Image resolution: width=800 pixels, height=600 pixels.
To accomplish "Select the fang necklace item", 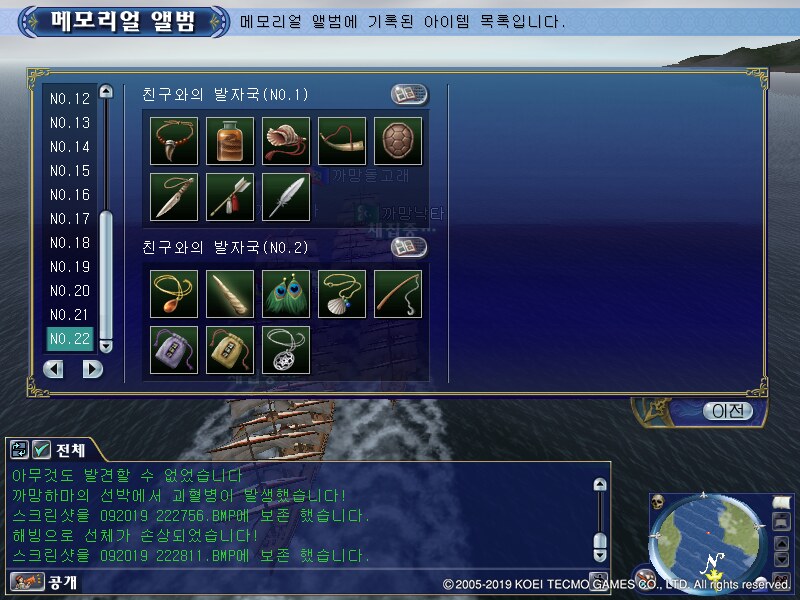I will click(x=174, y=141).
